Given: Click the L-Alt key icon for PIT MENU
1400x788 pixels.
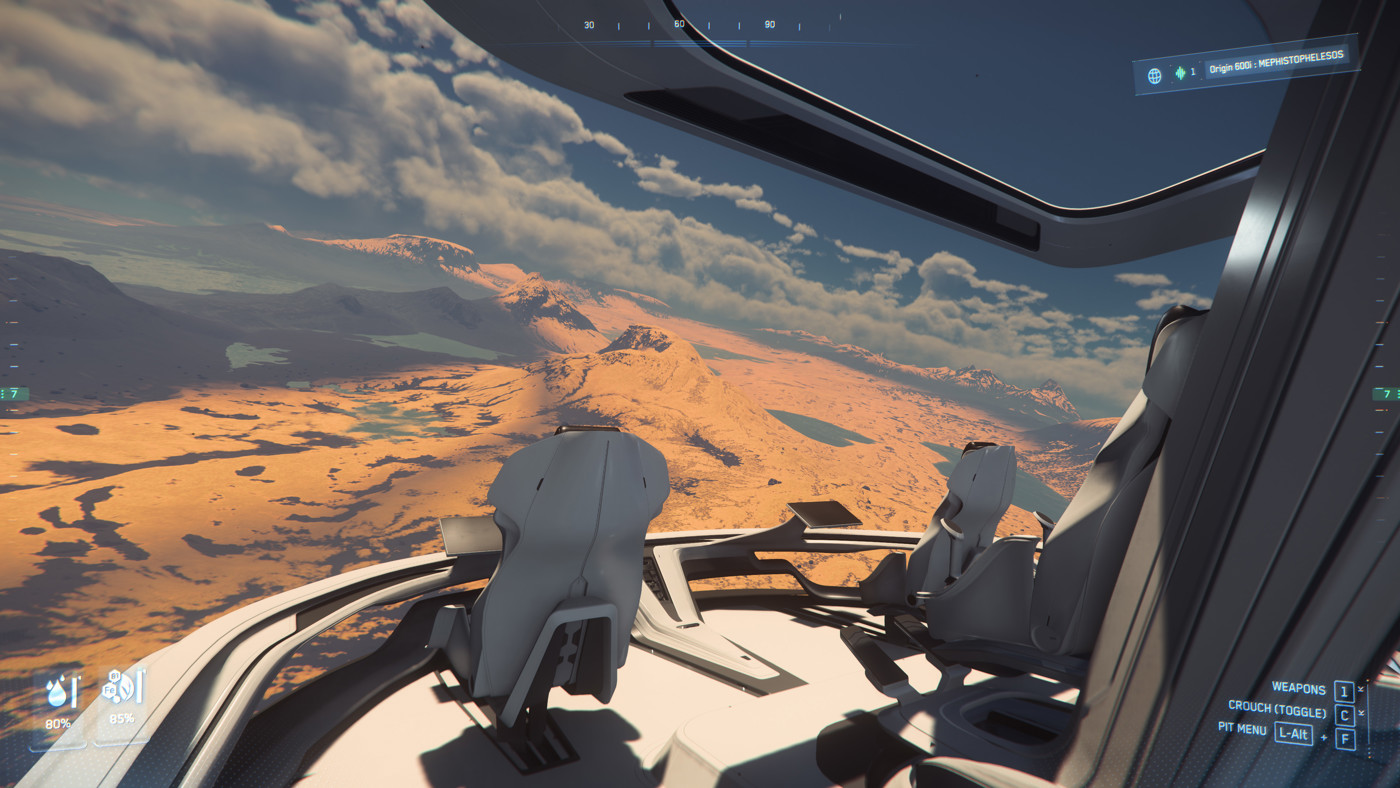Looking at the screenshot, I should click(x=1293, y=733).
